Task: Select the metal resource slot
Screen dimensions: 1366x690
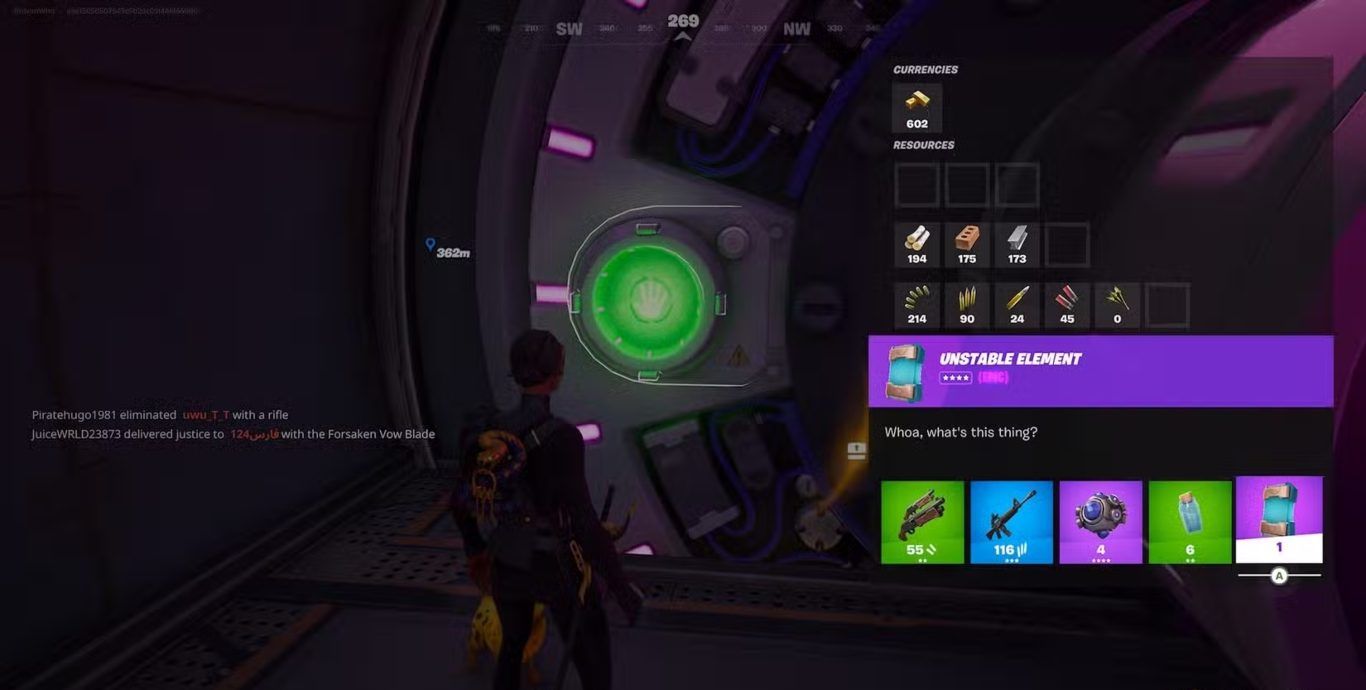Action: 1017,245
